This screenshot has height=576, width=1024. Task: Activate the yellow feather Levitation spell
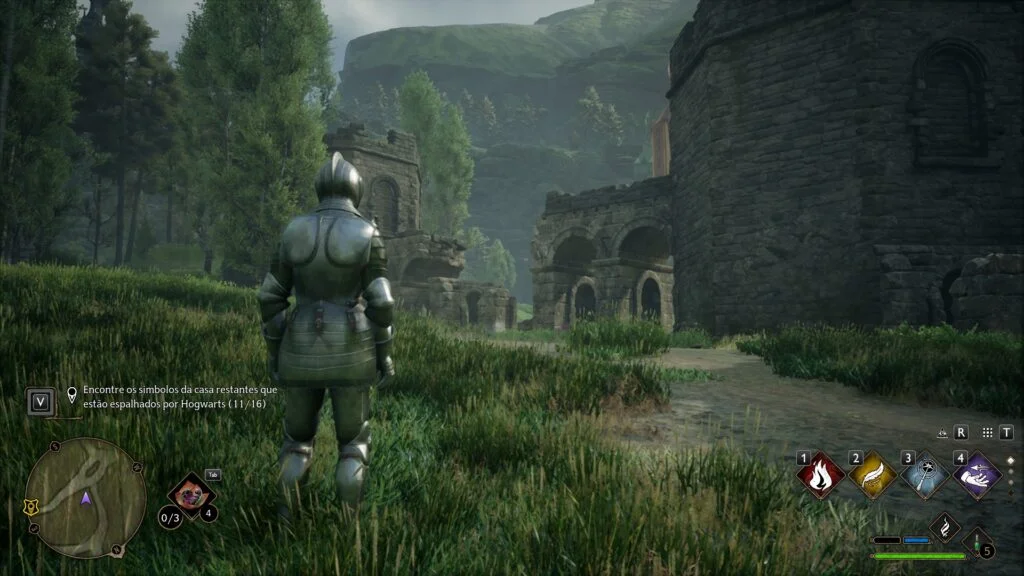[872, 475]
